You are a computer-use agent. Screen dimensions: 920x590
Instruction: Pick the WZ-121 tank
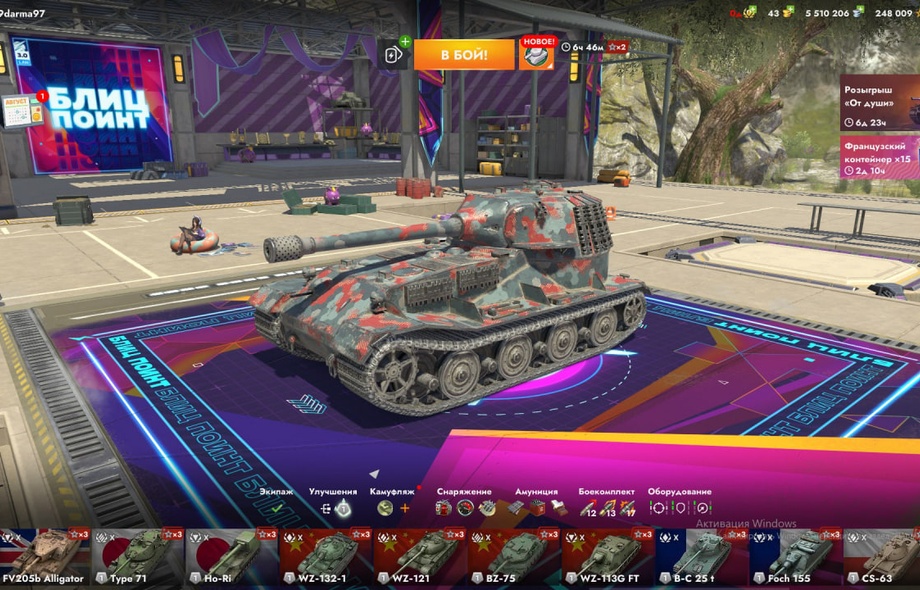click(419, 558)
